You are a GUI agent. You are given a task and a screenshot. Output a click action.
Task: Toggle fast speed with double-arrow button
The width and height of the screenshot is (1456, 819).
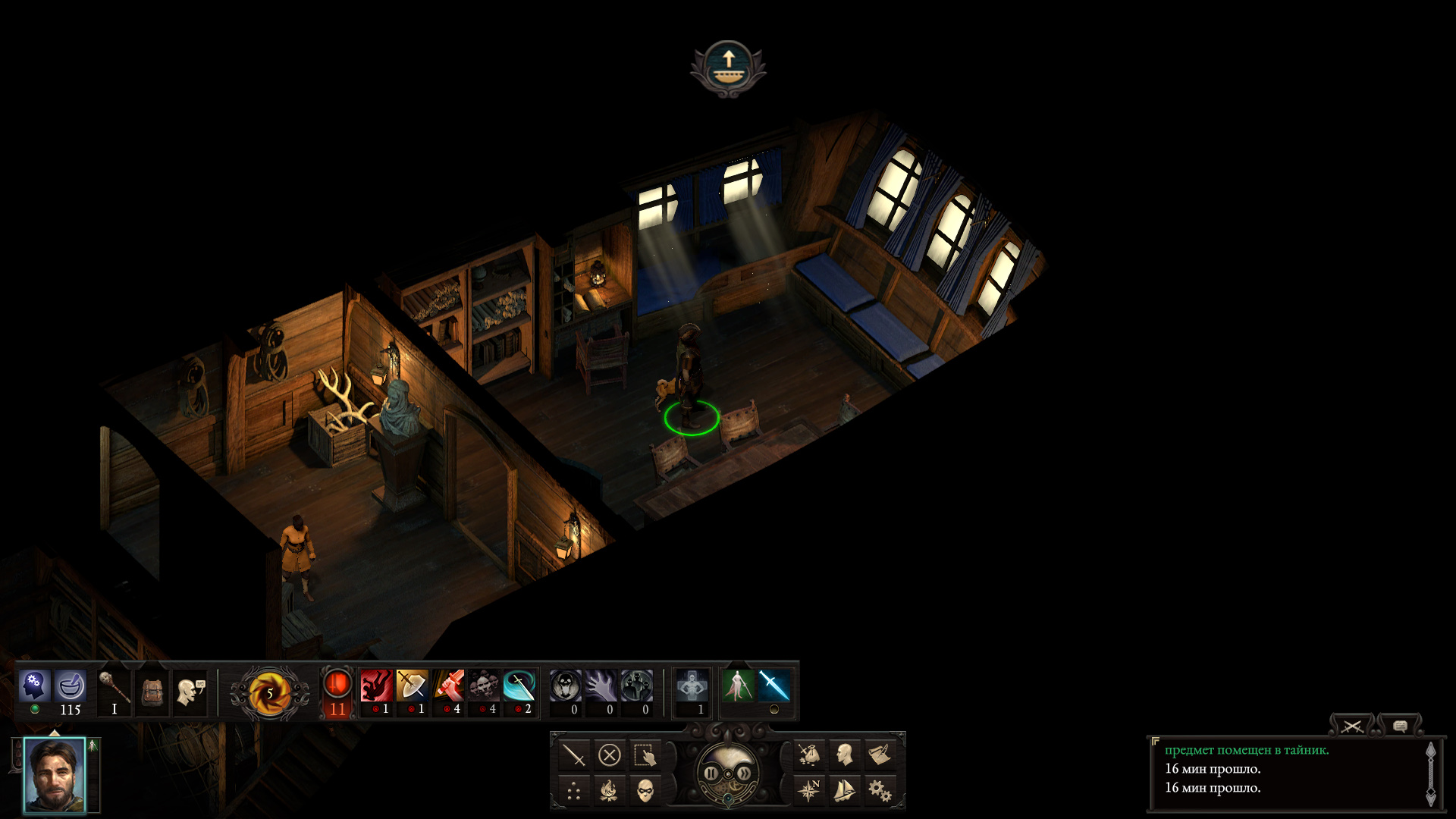tap(745, 773)
